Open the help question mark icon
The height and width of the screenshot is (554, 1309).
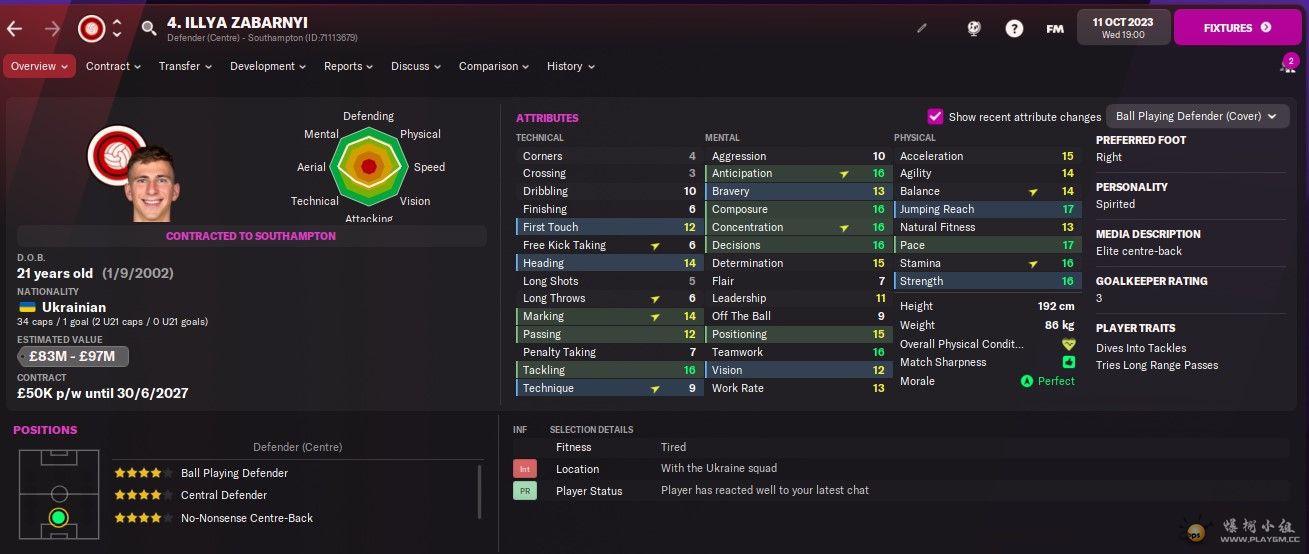(x=1014, y=28)
